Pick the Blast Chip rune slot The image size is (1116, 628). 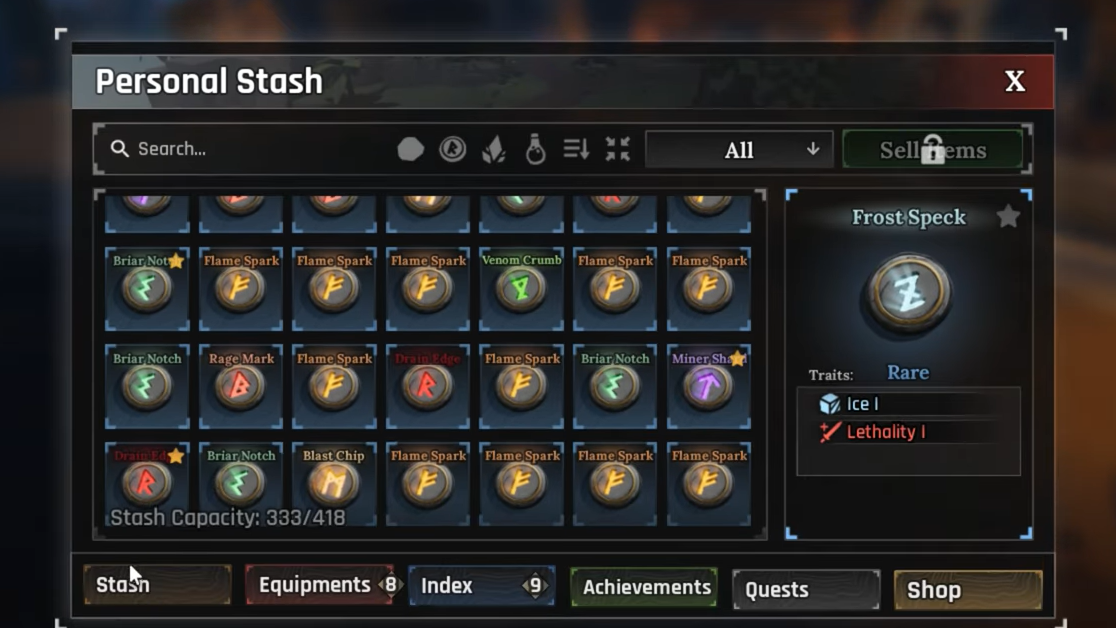point(333,482)
